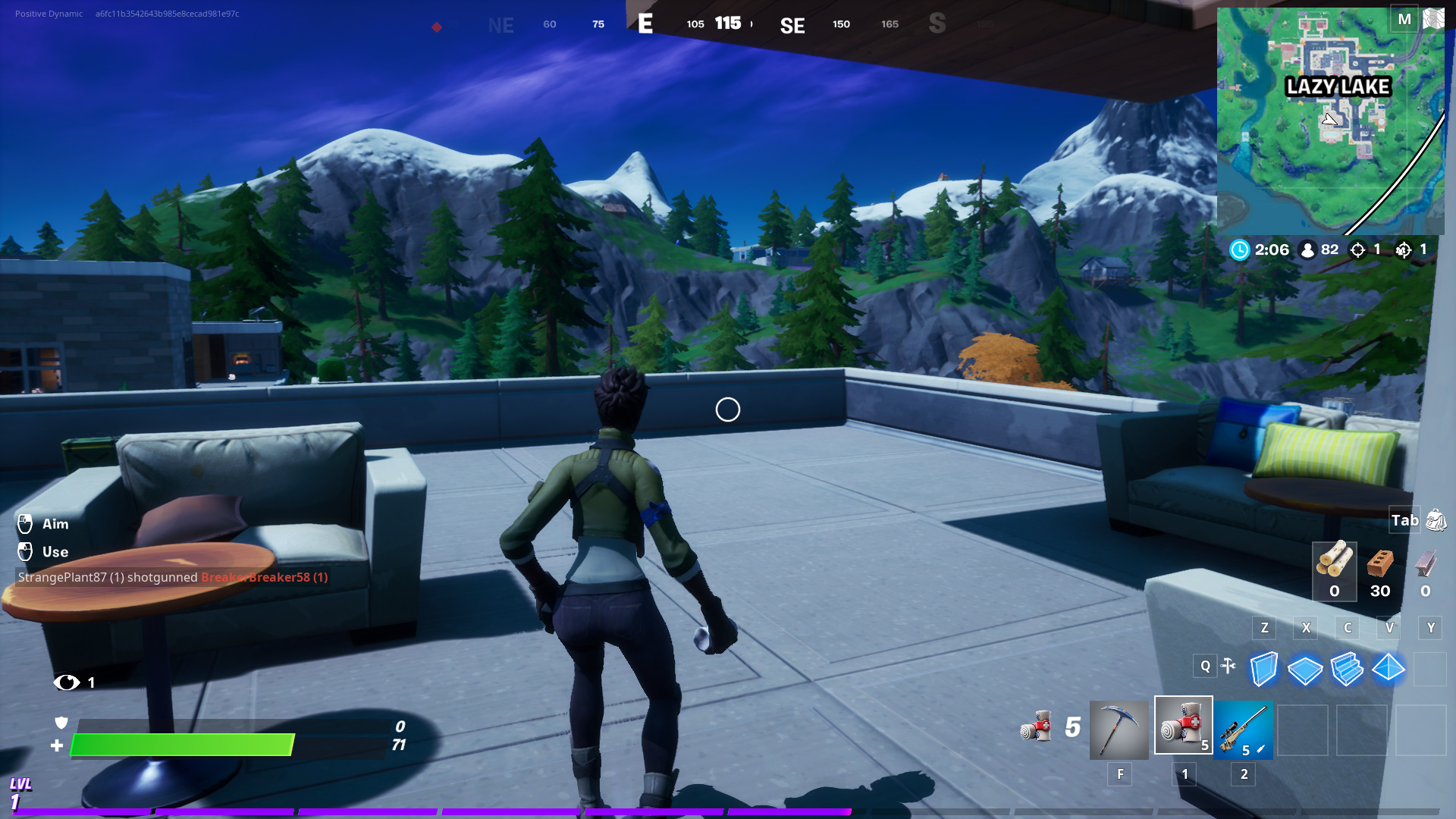Select the bandages hotbar slot
The height and width of the screenshot is (819, 1456).
point(1183,726)
